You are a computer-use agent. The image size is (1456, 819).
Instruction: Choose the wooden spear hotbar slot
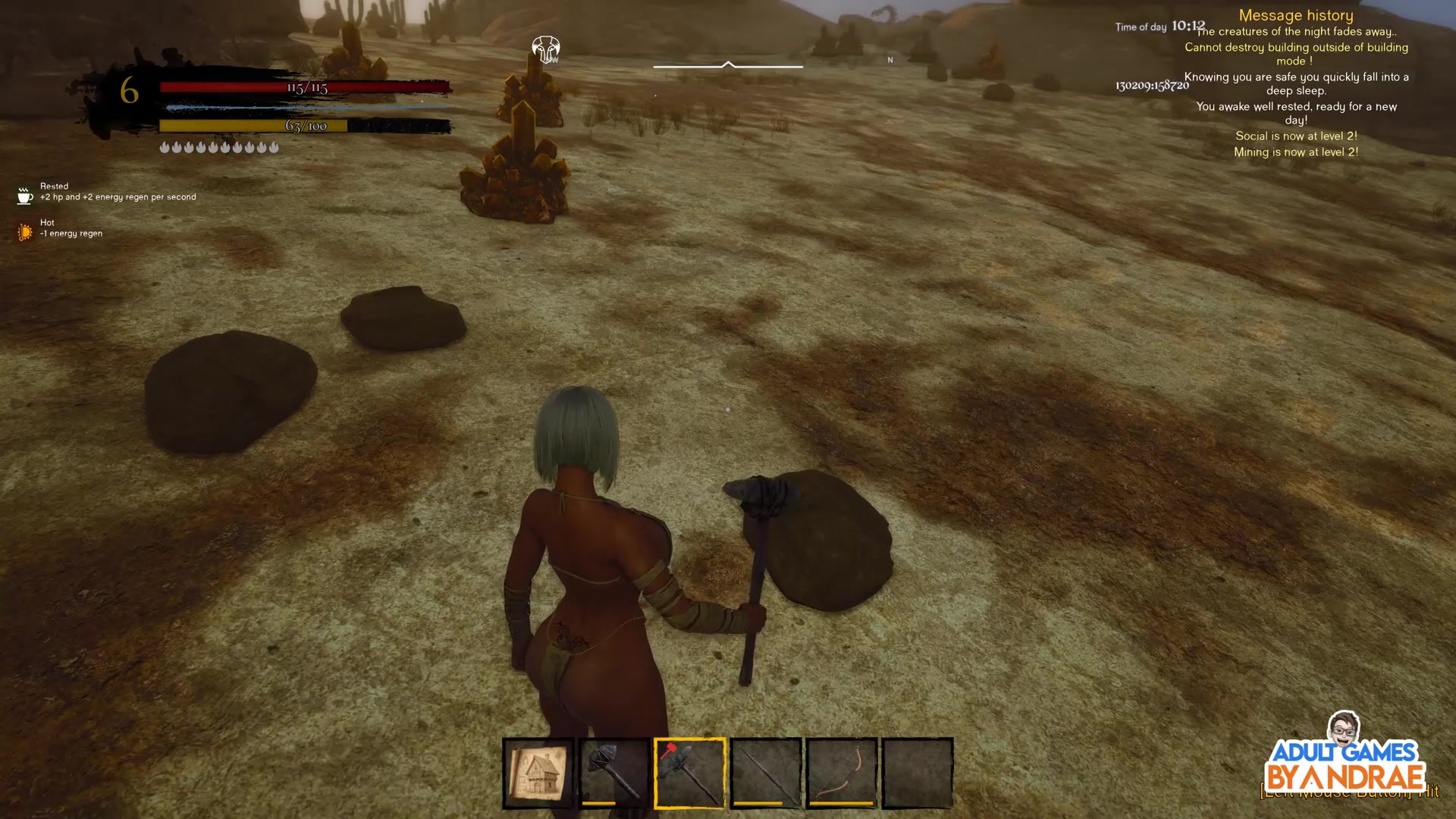(x=765, y=773)
